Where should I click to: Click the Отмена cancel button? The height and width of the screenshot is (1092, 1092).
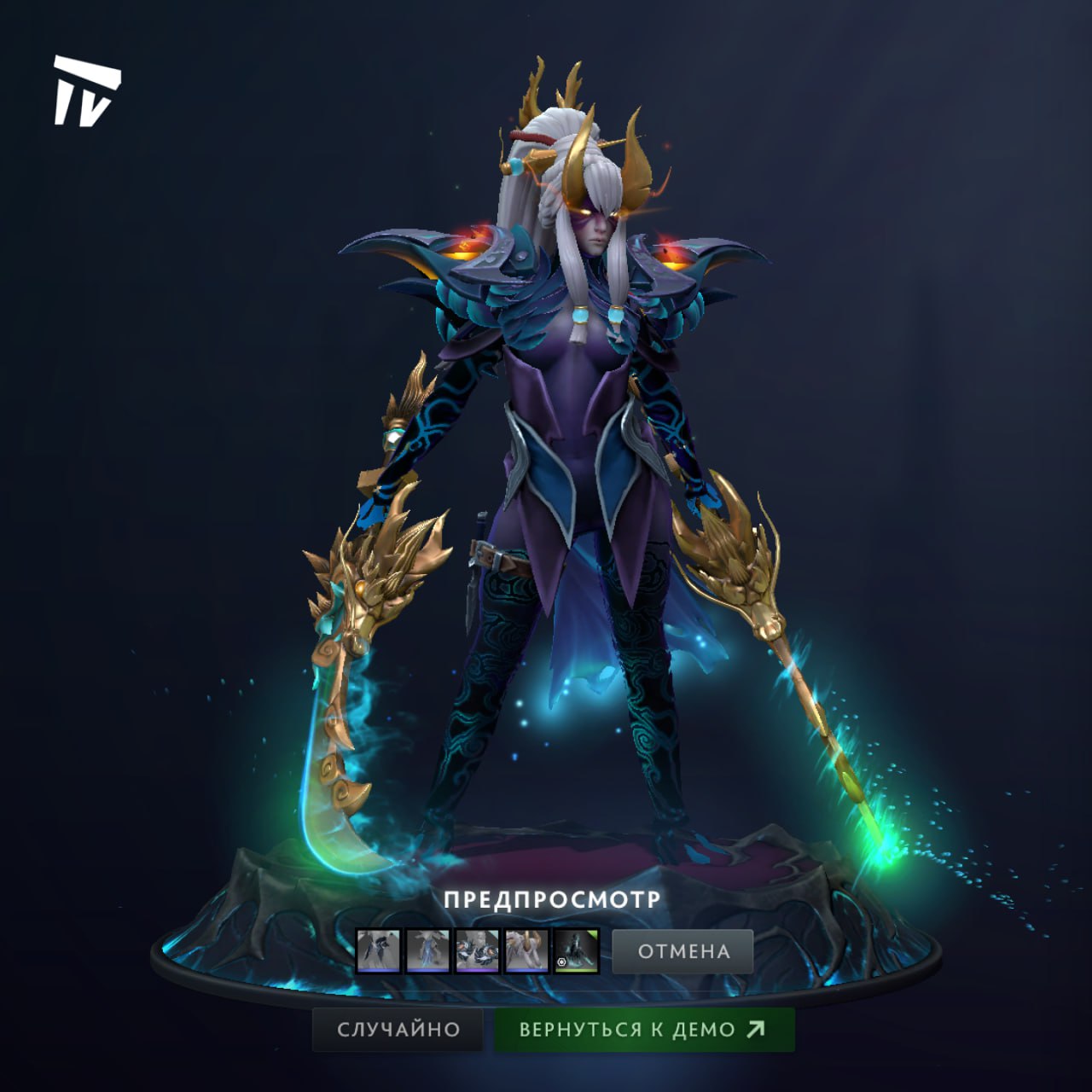pos(682,951)
